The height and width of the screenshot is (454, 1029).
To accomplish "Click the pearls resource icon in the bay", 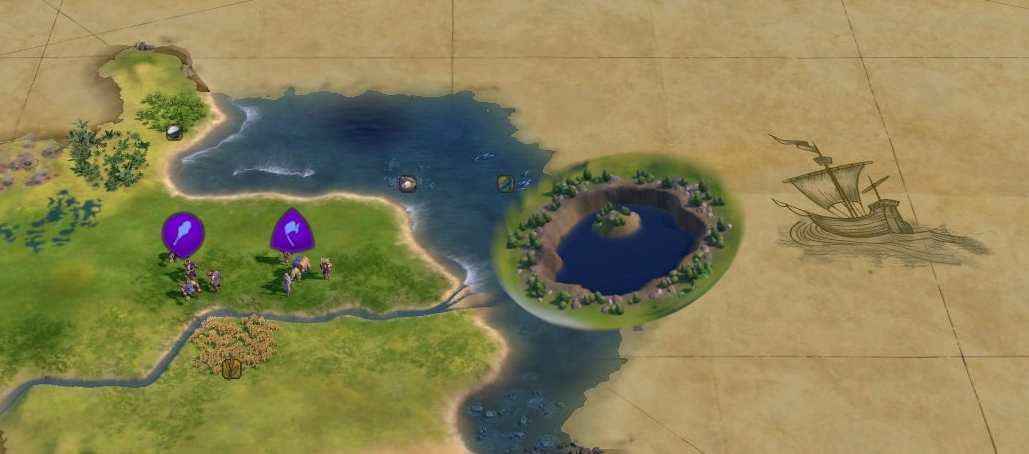I will 407,183.
